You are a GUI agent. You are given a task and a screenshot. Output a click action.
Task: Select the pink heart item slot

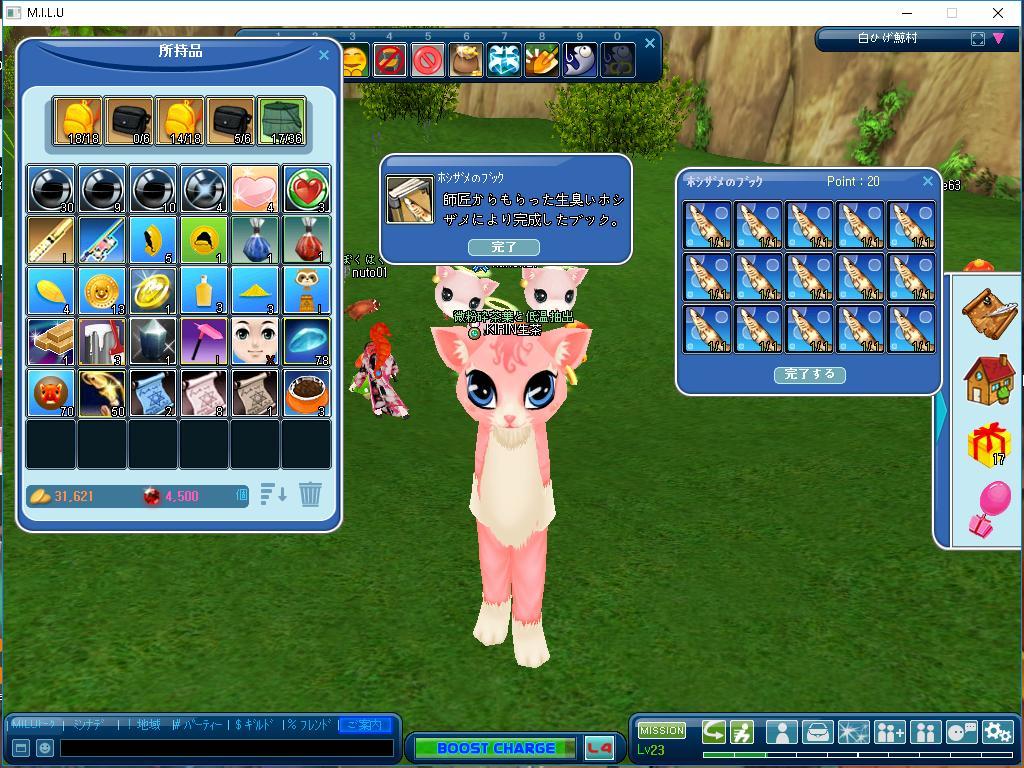click(x=255, y=189)
